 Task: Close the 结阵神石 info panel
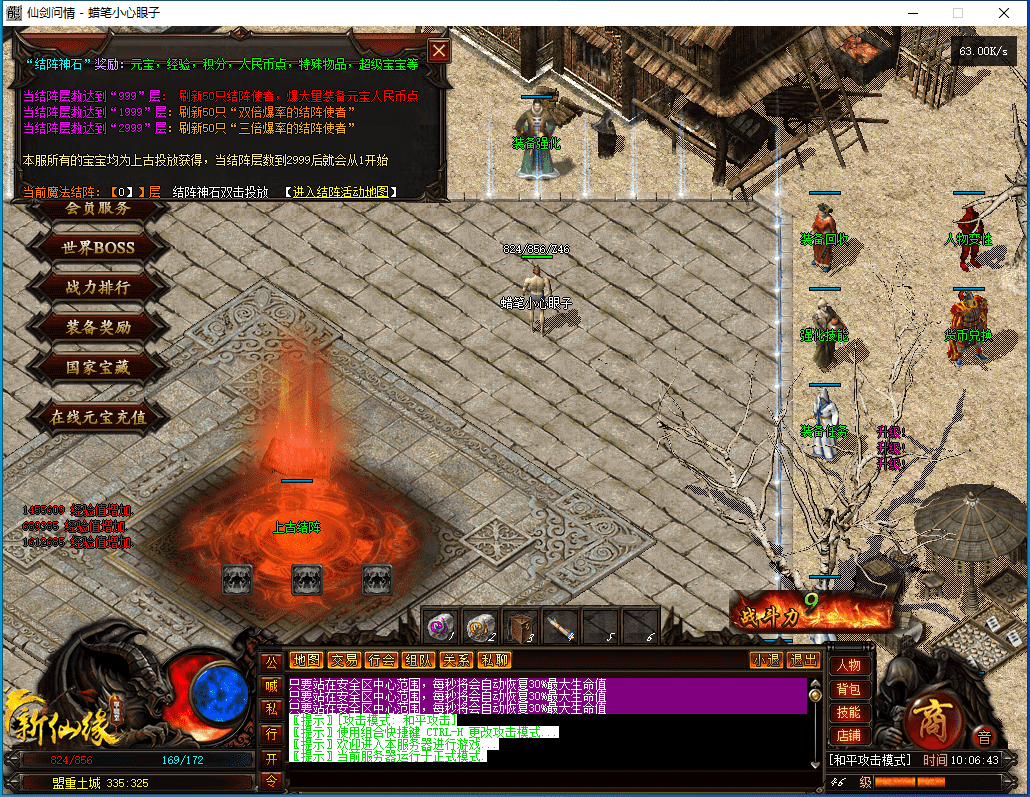(x=438, y=51)
